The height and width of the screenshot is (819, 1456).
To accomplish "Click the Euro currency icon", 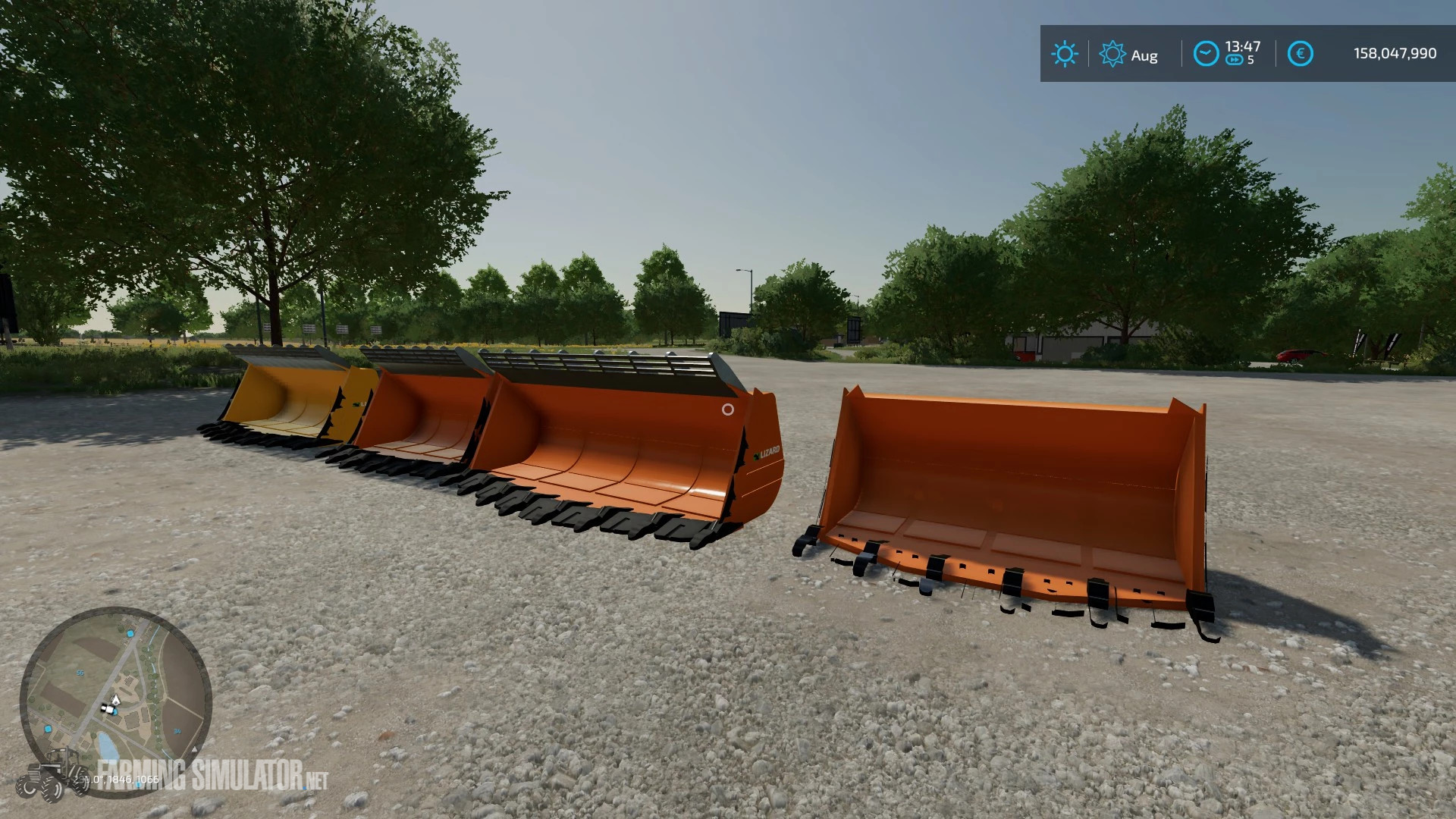I will pos(1301,52).
